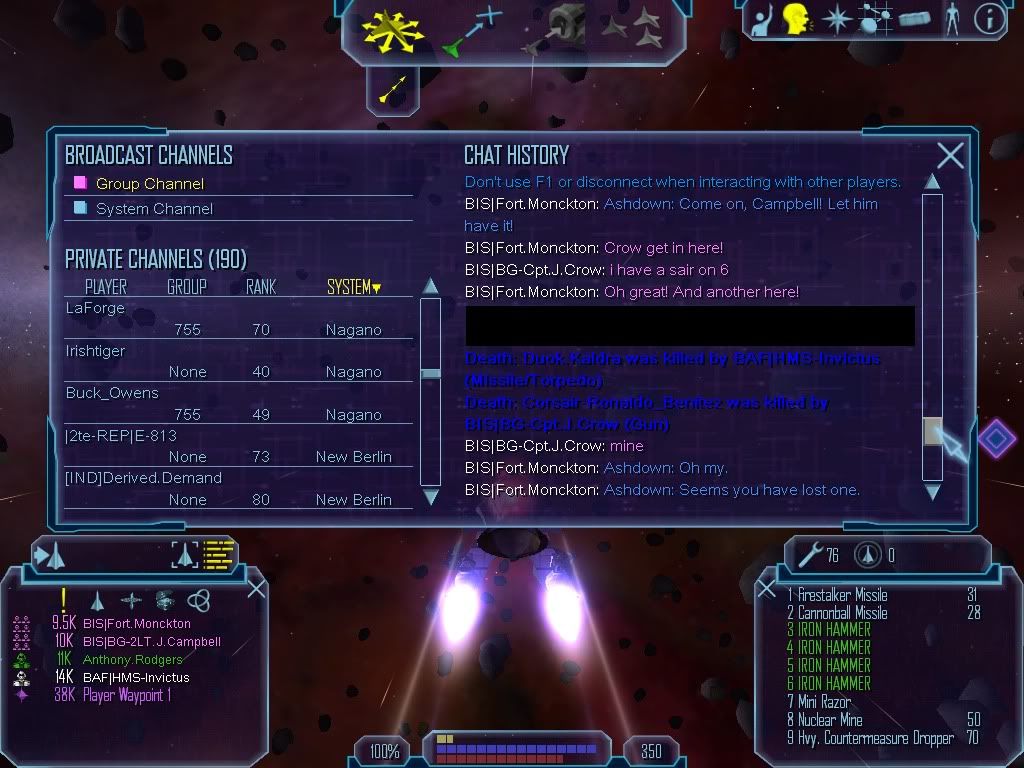Close the chat history window
This screenshot has height=768, width=1024.
coord(950,155)
